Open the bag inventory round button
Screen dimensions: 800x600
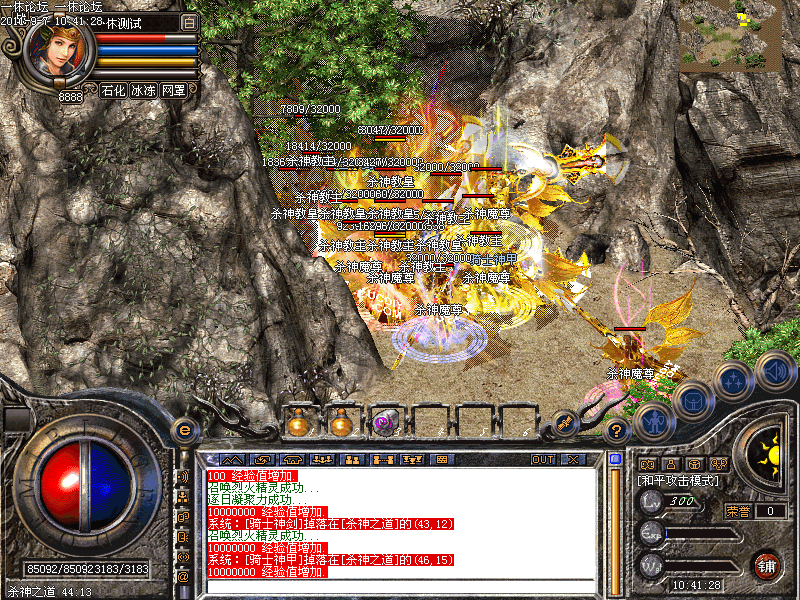point(691,400)
